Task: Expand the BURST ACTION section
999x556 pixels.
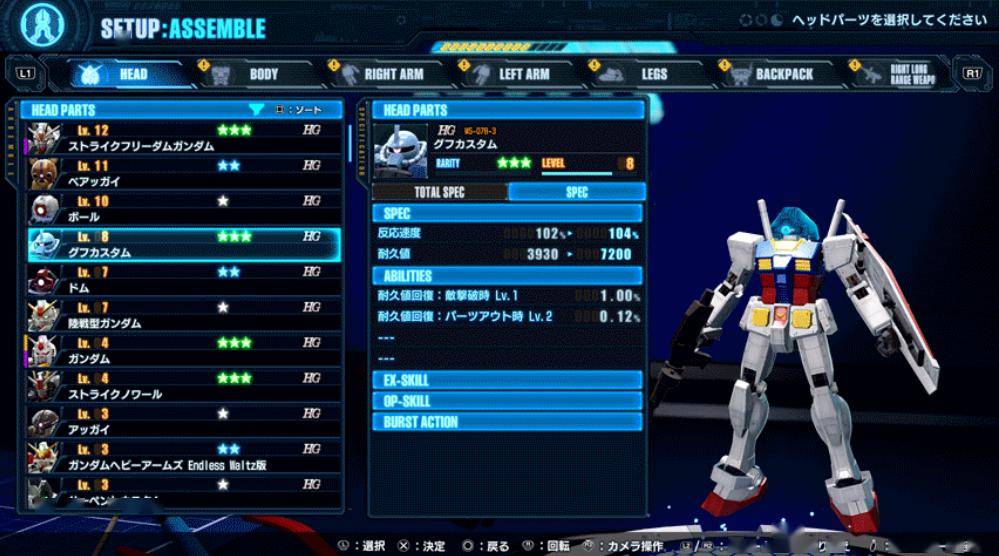Action: click(x=508, y=422)
